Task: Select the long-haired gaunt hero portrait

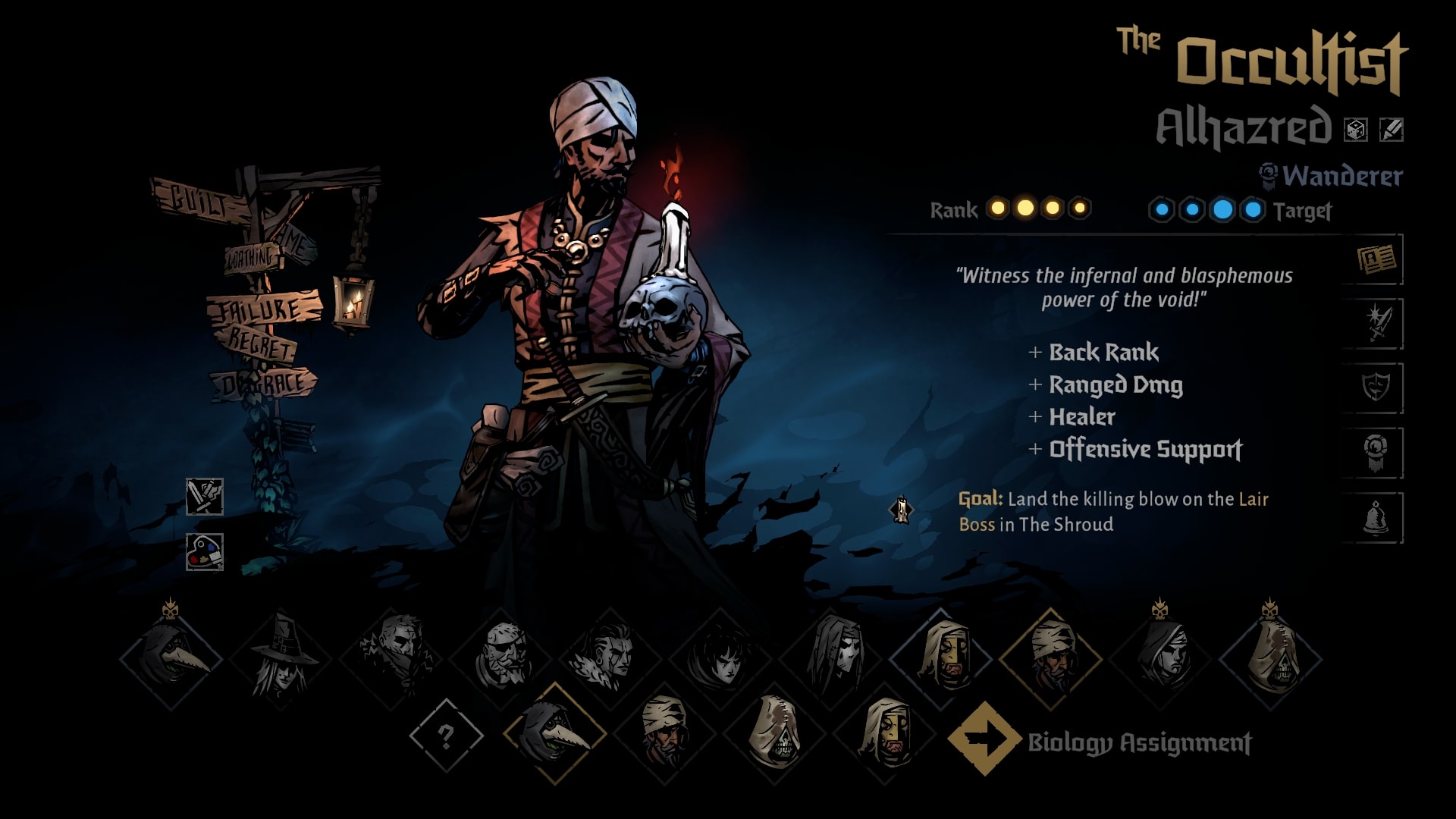Action: [831, 657]
